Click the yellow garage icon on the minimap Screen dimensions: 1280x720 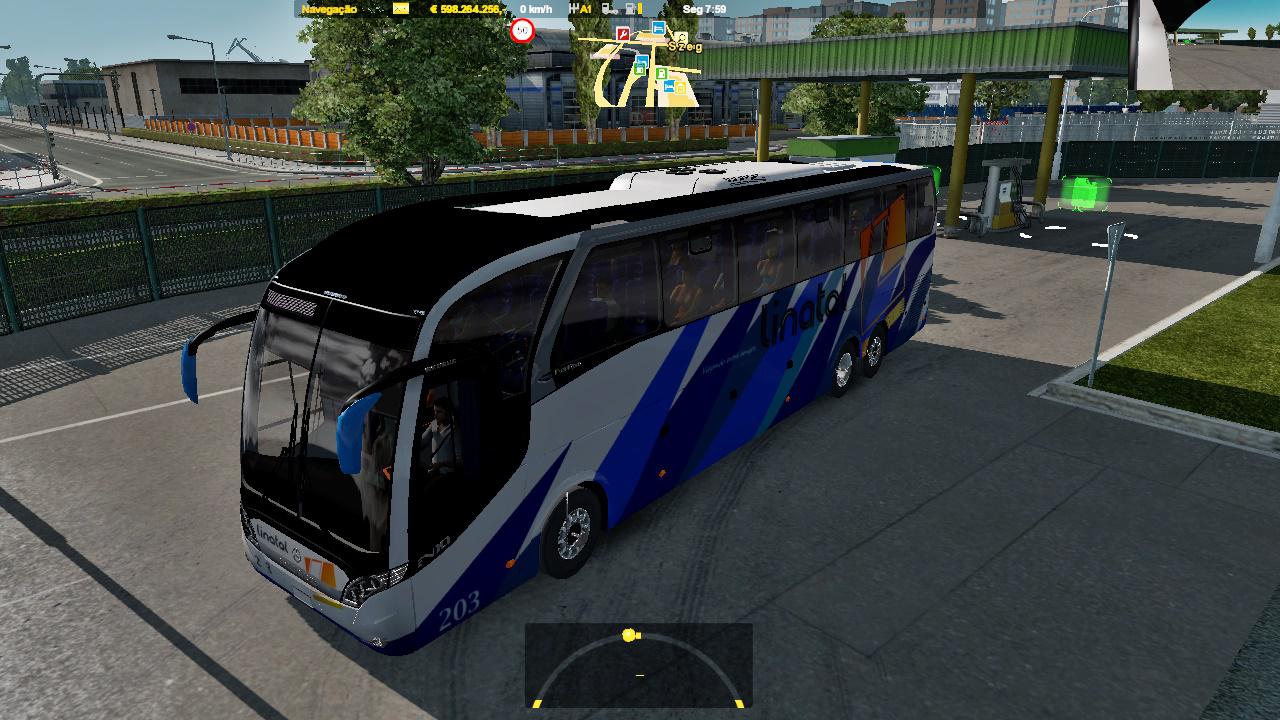coord(680,86)
